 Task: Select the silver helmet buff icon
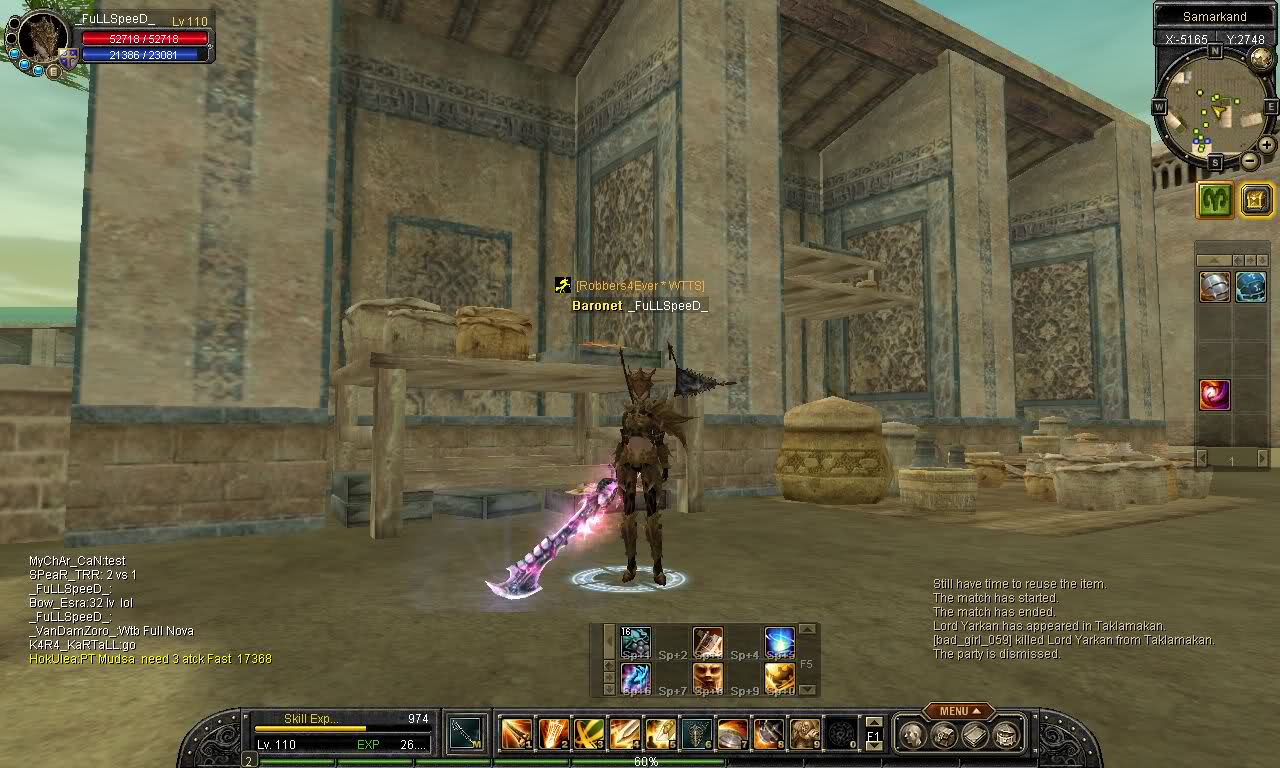[x=1215, y=287]
